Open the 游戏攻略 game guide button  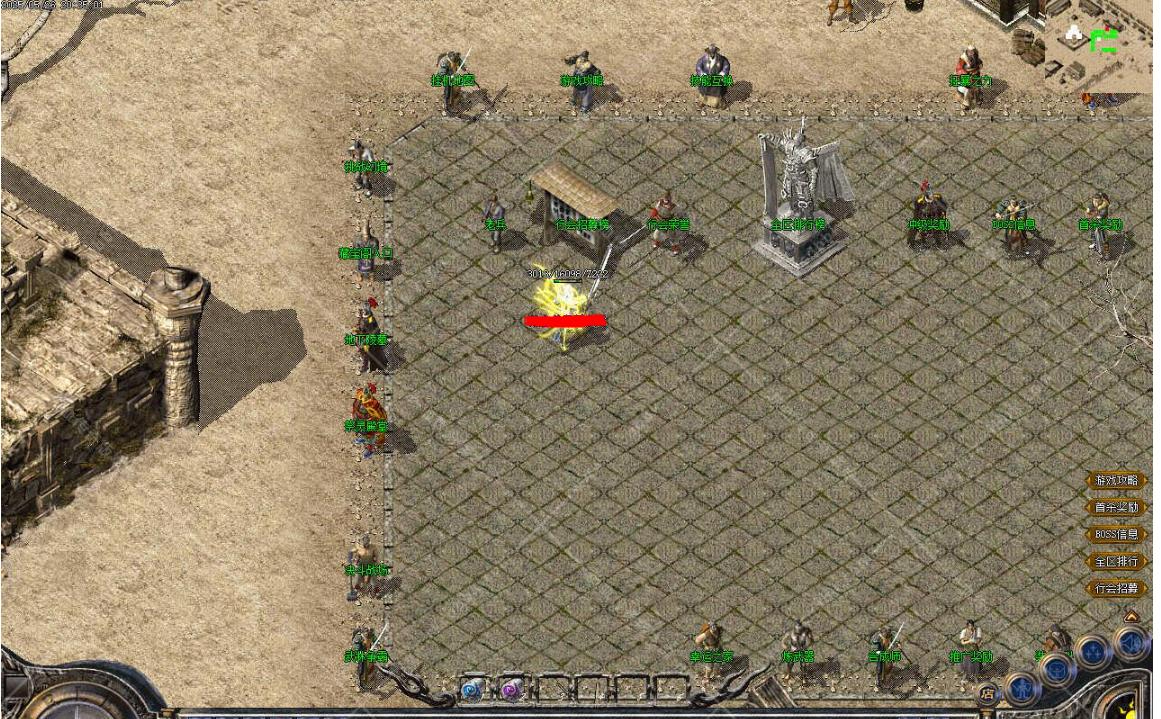(1116, 481)
